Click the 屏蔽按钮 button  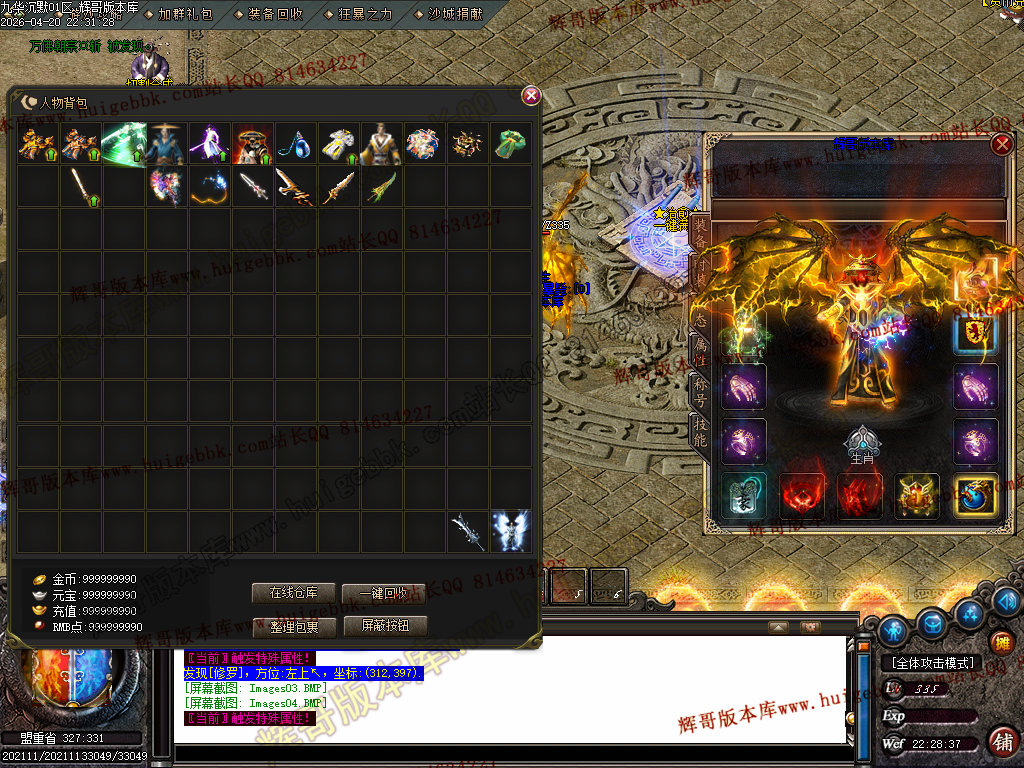tap(384, 626)
